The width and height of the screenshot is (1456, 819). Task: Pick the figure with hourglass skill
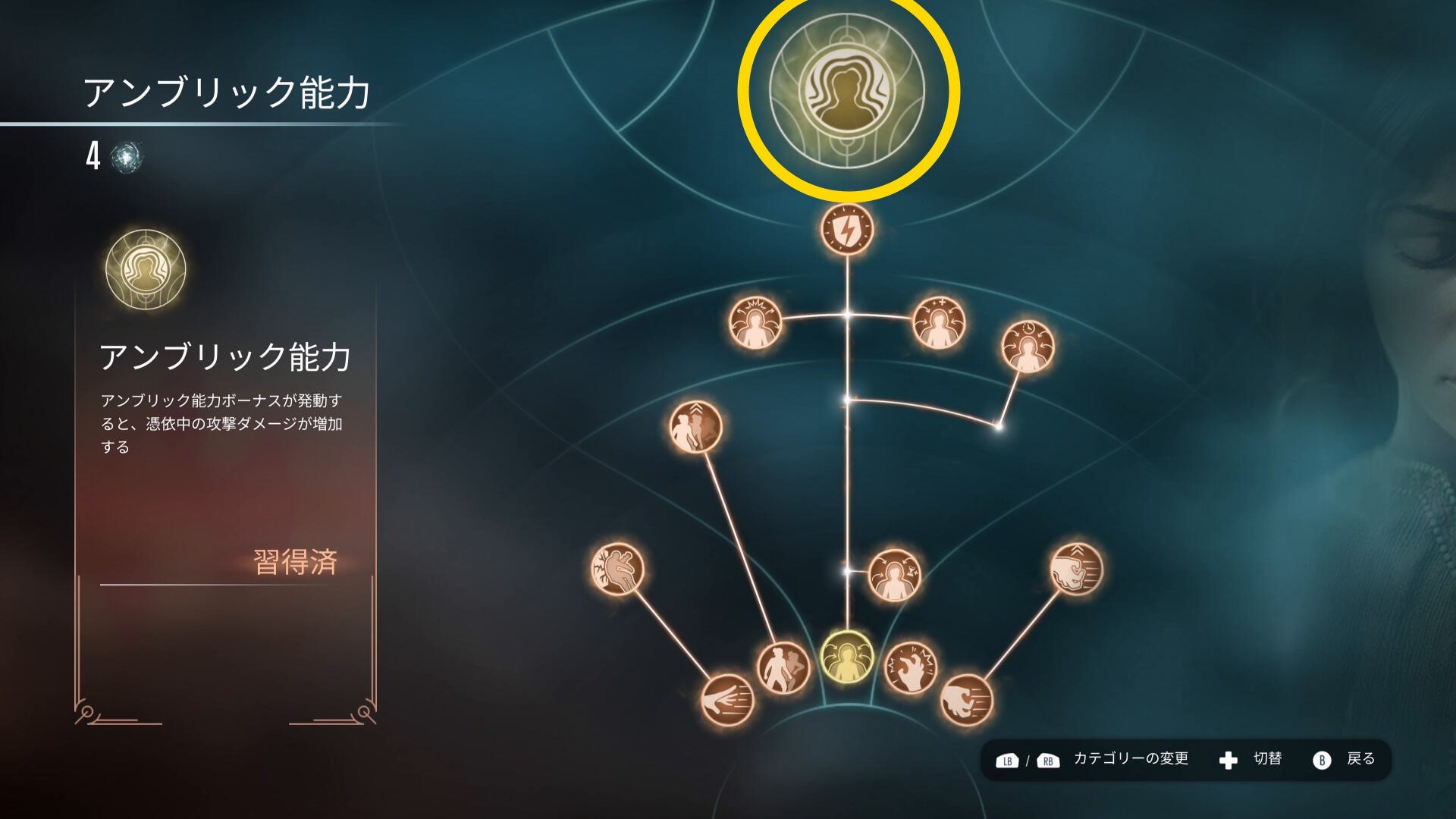coord(894,576)
